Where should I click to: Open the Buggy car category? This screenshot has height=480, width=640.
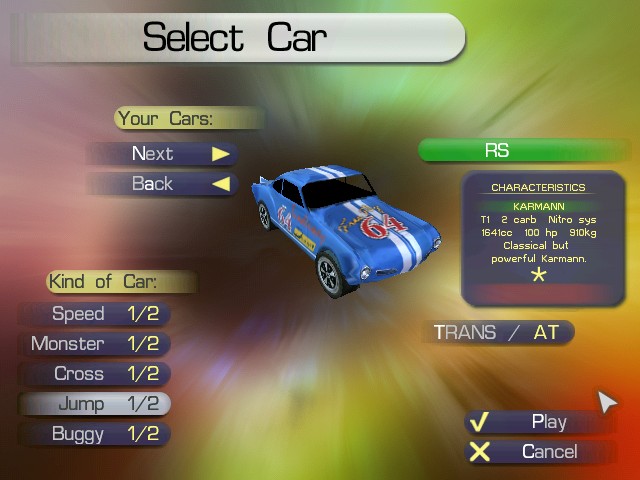95,434
